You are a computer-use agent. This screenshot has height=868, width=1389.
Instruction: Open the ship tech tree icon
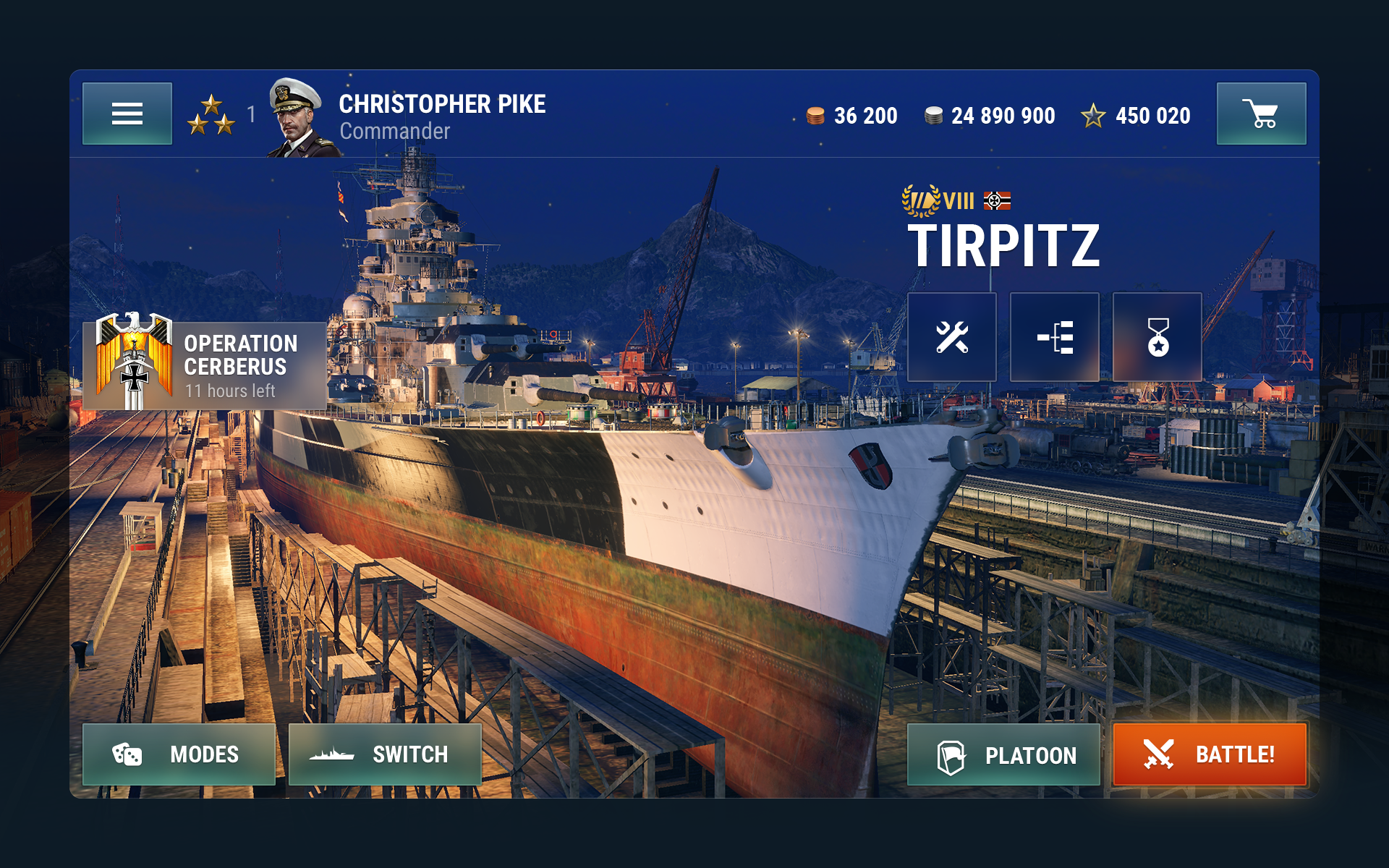[x=1054, y=337]
